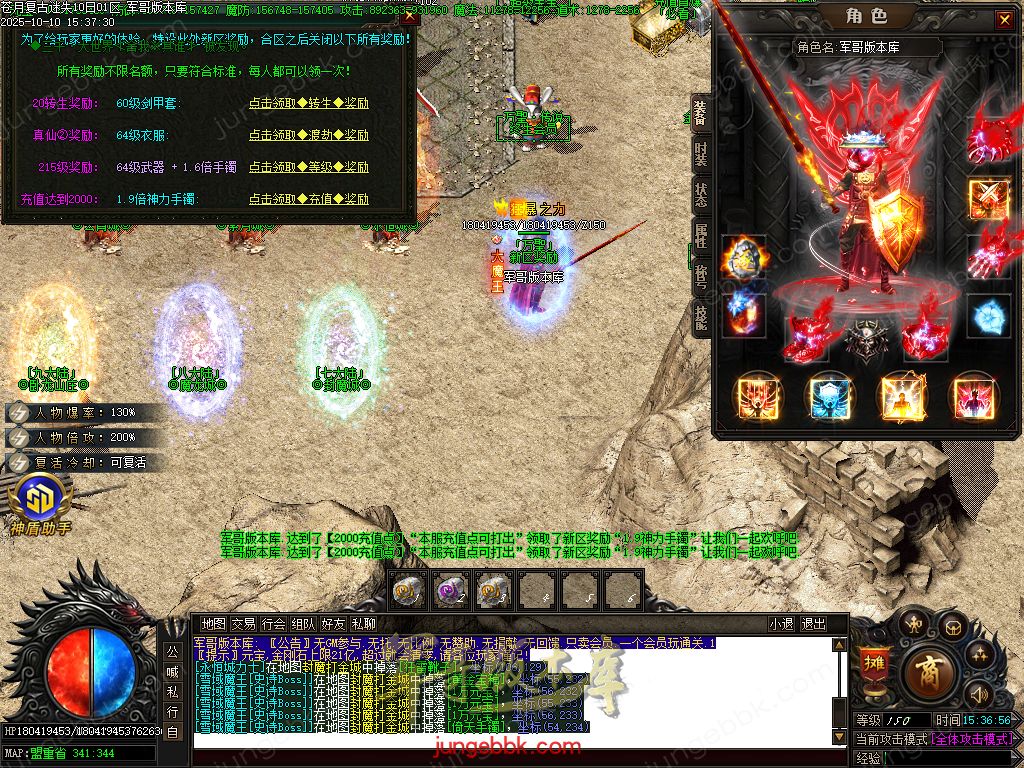
Task: Open the 好友 friends list
Action: (334, 623)
